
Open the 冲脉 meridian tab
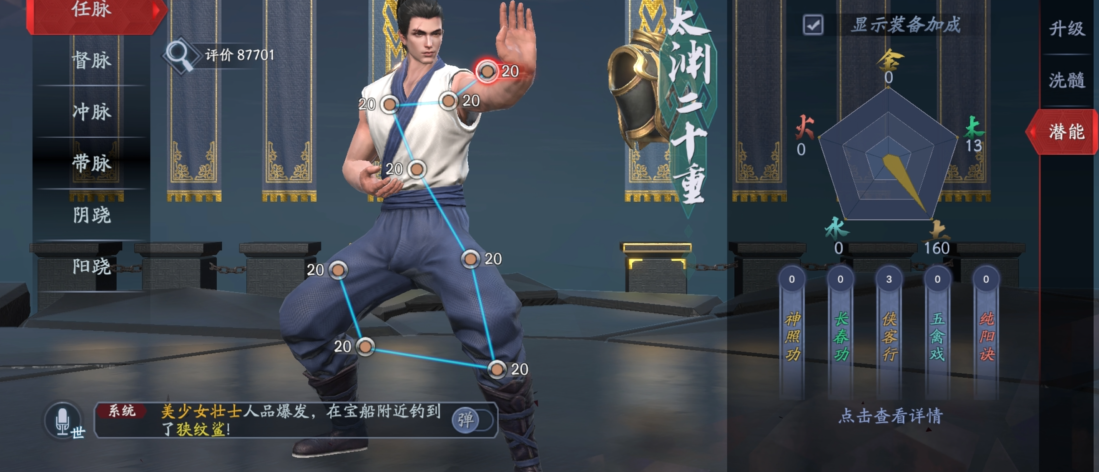point(92,111)
